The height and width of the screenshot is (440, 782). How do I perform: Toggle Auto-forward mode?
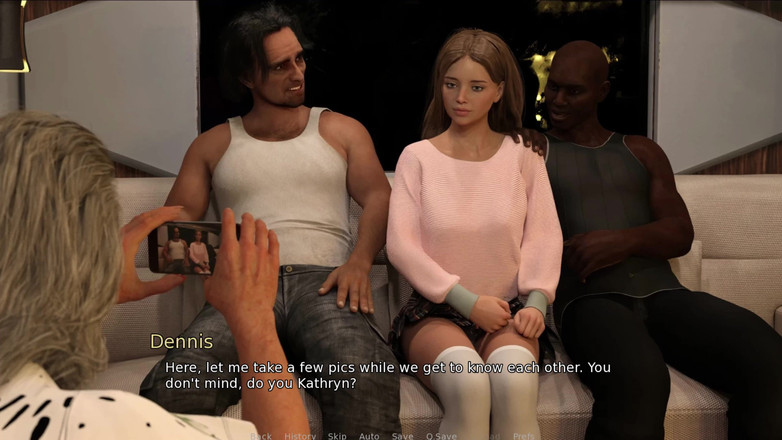click(x=369, y=436)
